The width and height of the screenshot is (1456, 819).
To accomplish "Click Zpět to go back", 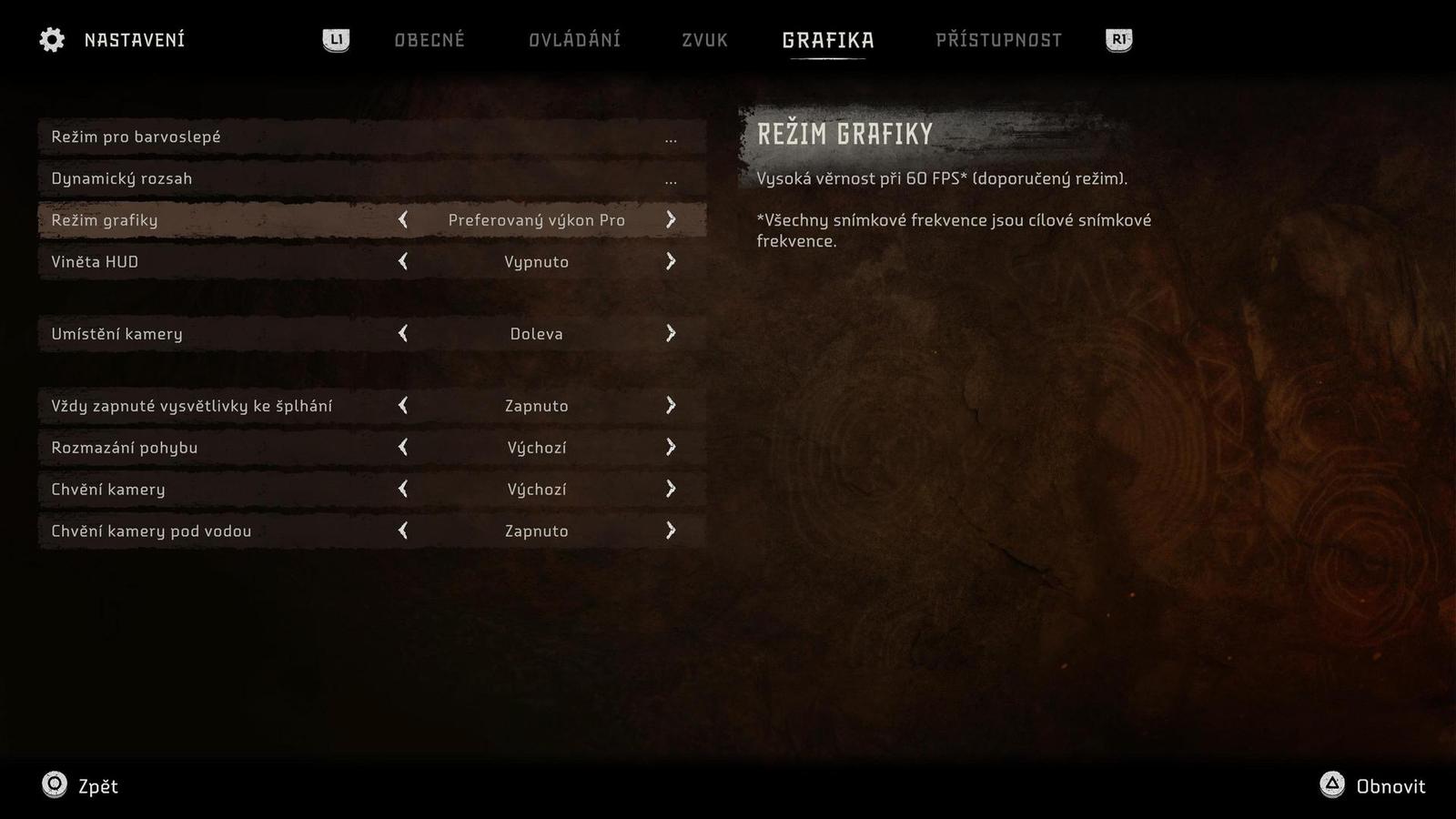I will [100, 786].
